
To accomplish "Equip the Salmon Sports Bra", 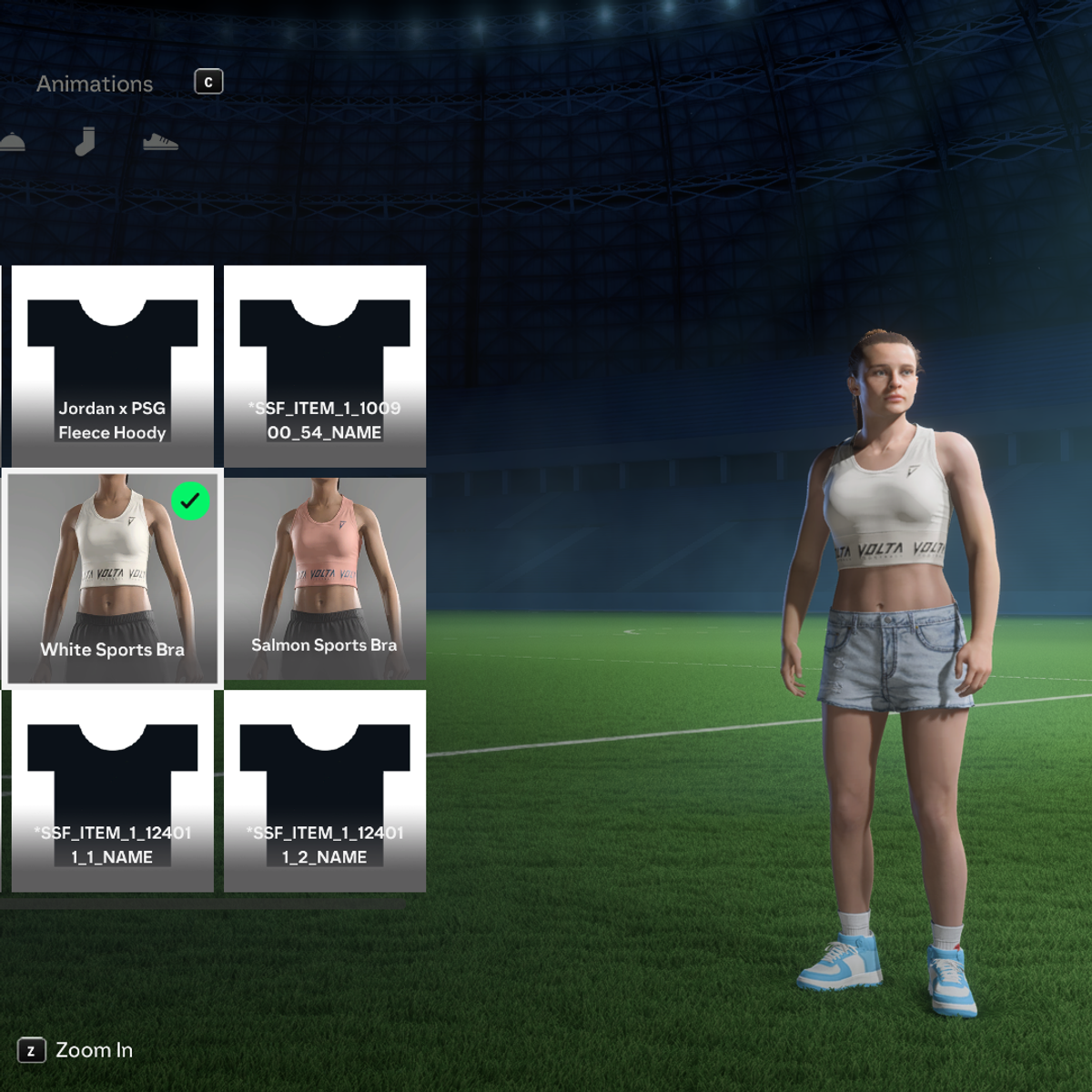I will (325, 579).
